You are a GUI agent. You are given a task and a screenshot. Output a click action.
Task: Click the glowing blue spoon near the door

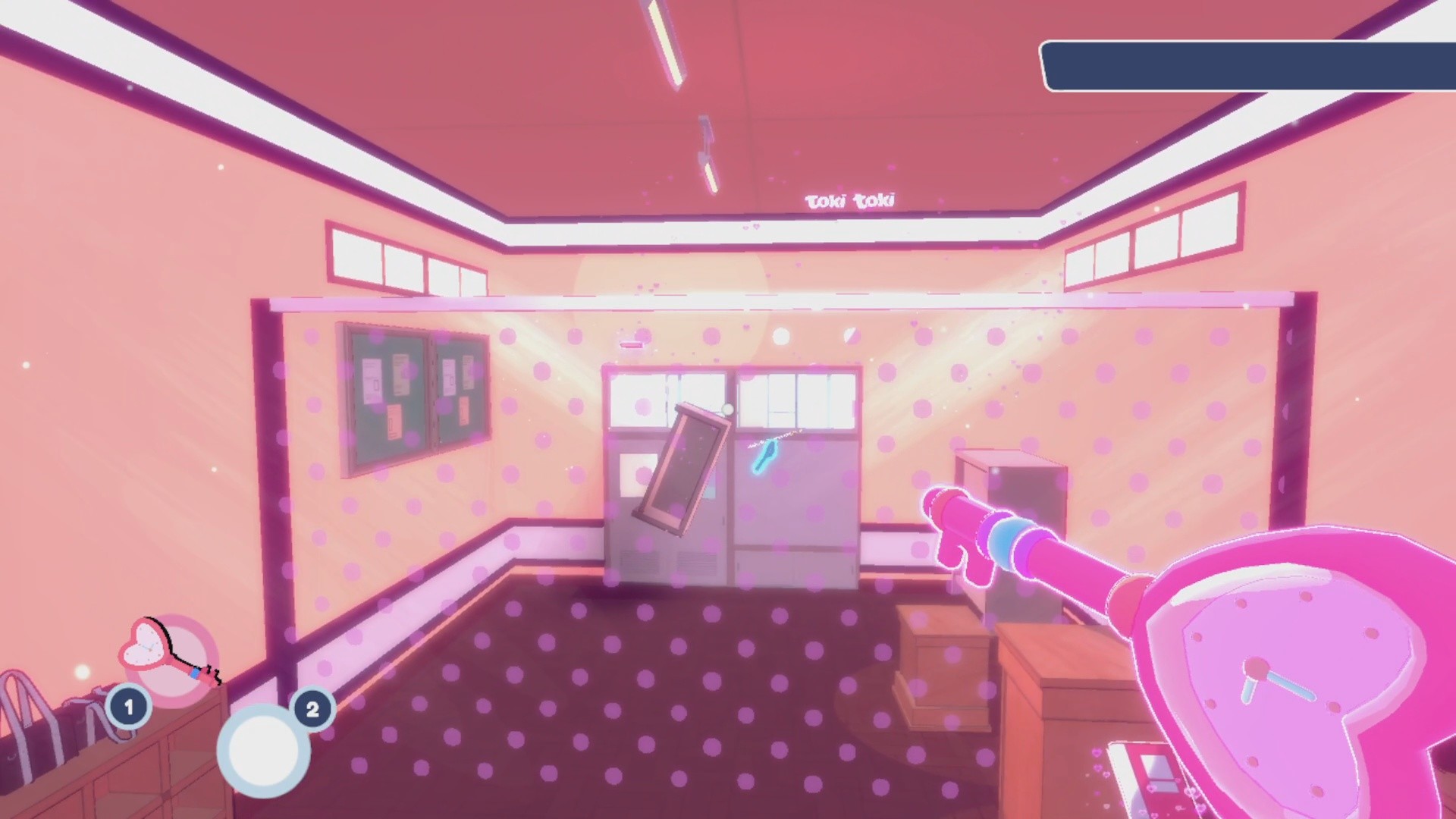[764, 455]
